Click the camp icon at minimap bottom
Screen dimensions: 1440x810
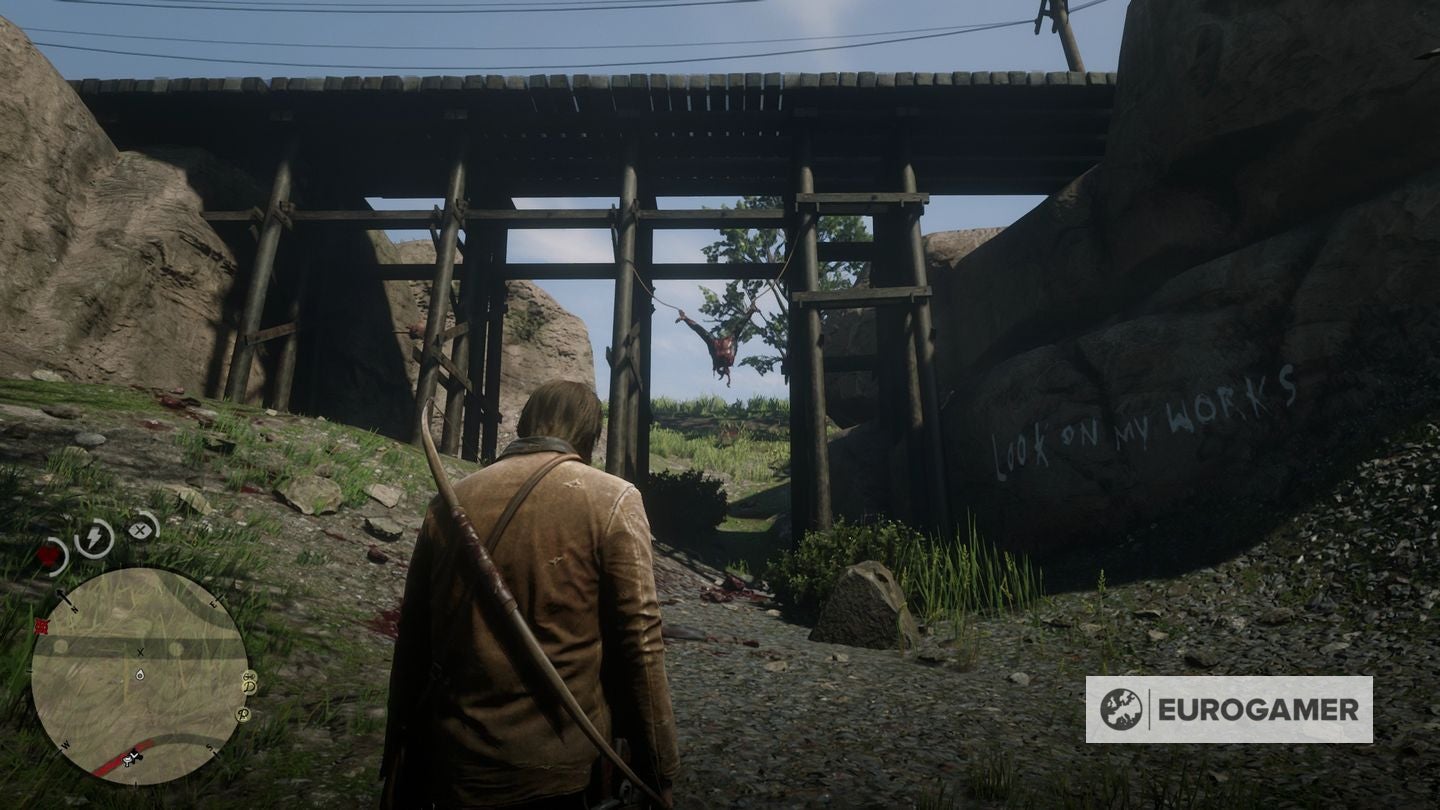(x=128, y=760)
